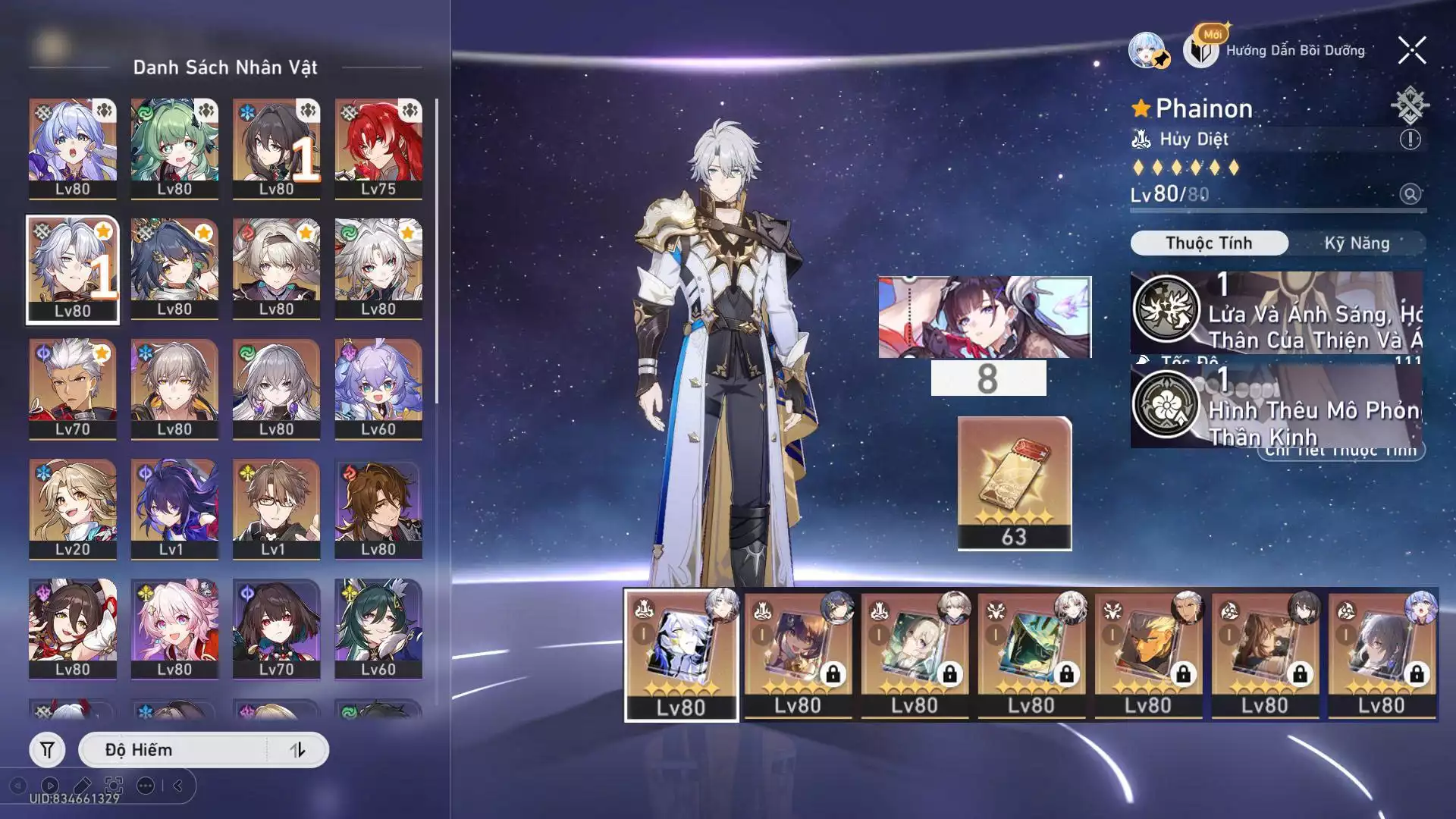Choose the green-haired Lv80 character portrait
1456x819 pixels.
click(174, 148)
